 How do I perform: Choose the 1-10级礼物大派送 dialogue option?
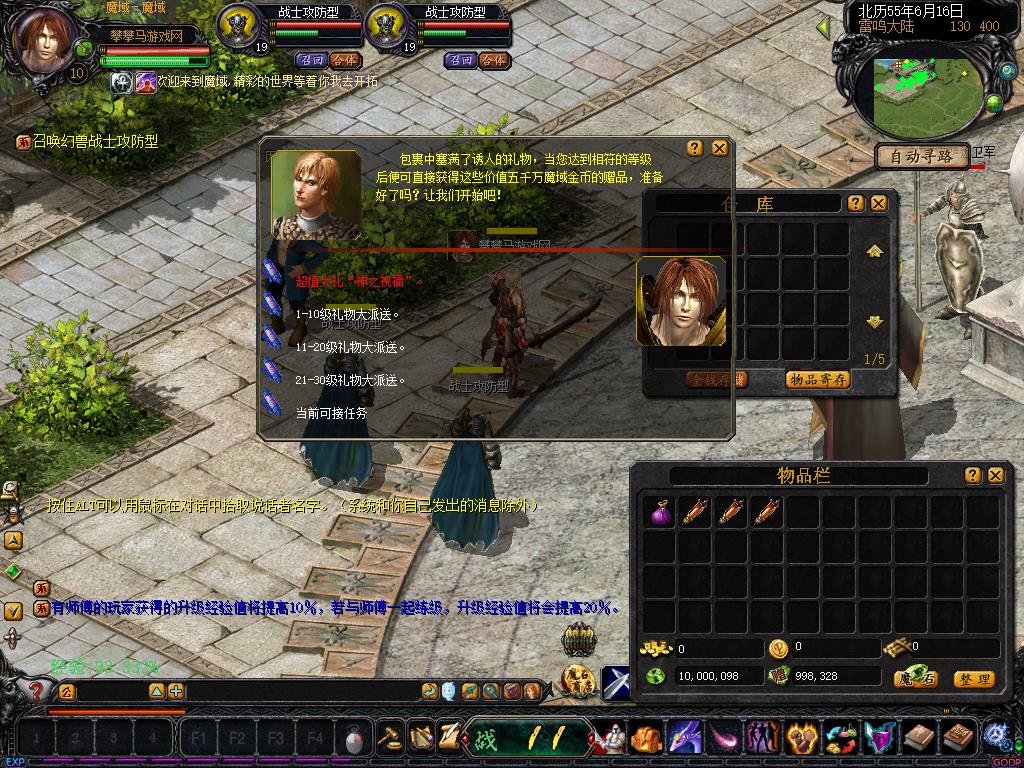coord(348,314)
